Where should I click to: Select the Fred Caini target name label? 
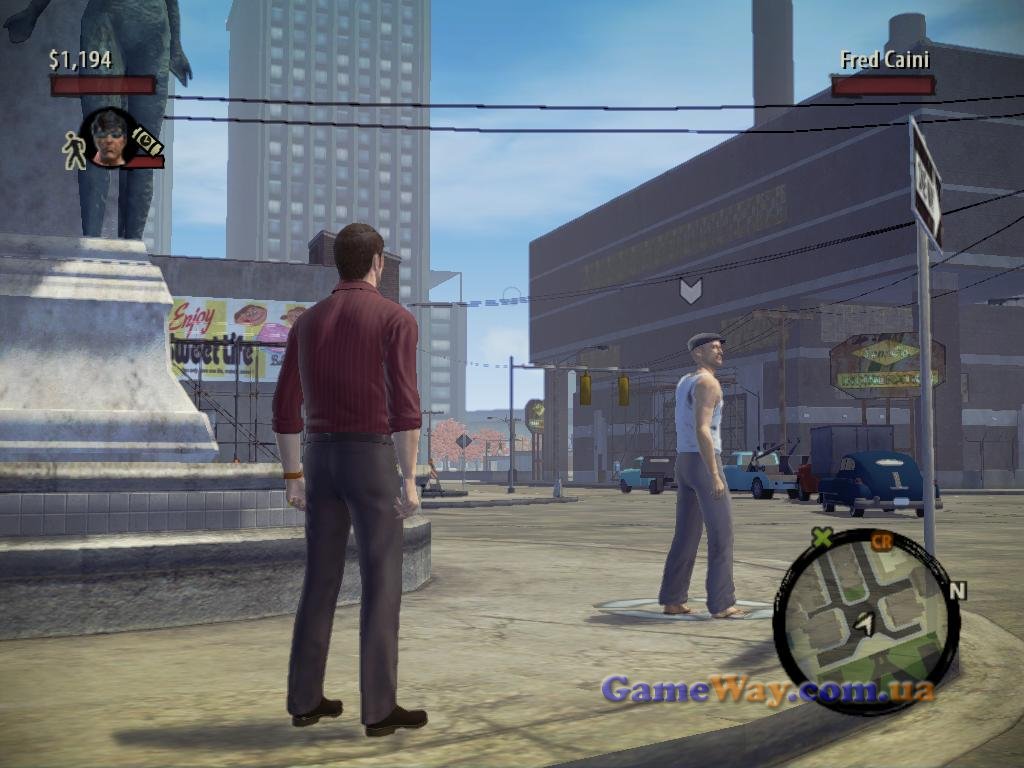pyautogui.click(x=885, y=60)
